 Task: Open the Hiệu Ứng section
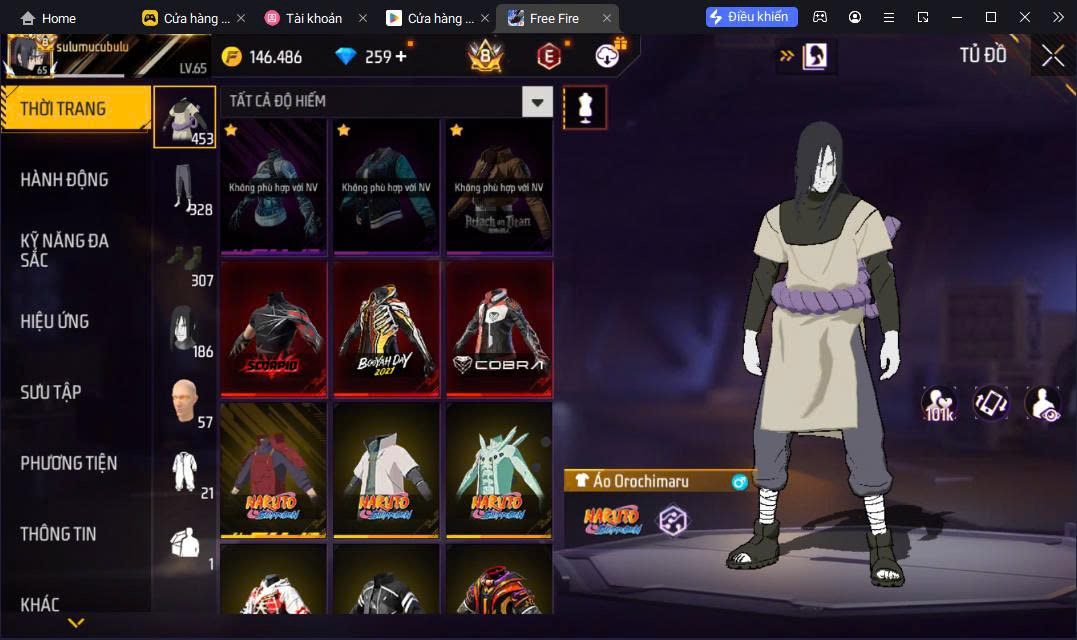tap(55, 321)
